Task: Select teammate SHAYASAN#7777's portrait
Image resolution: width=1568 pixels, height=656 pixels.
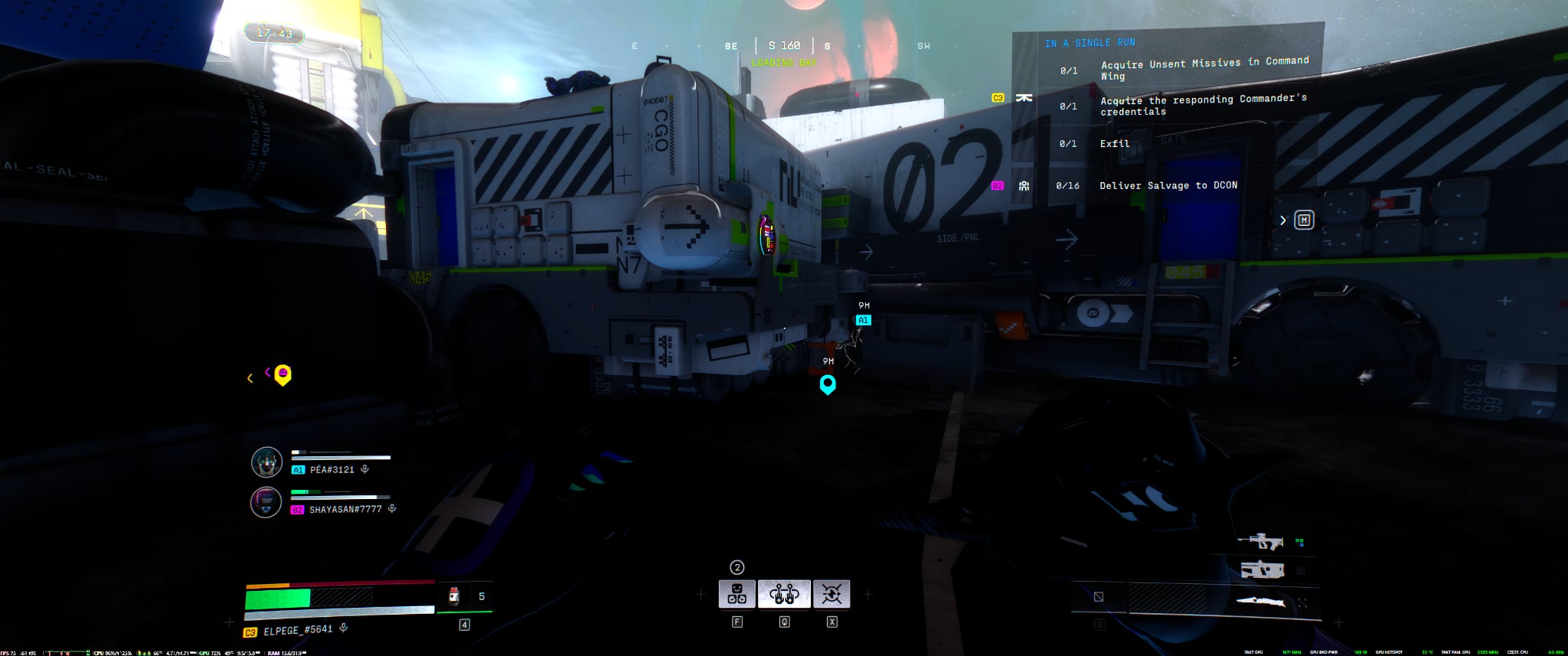Action: [266, 502]
